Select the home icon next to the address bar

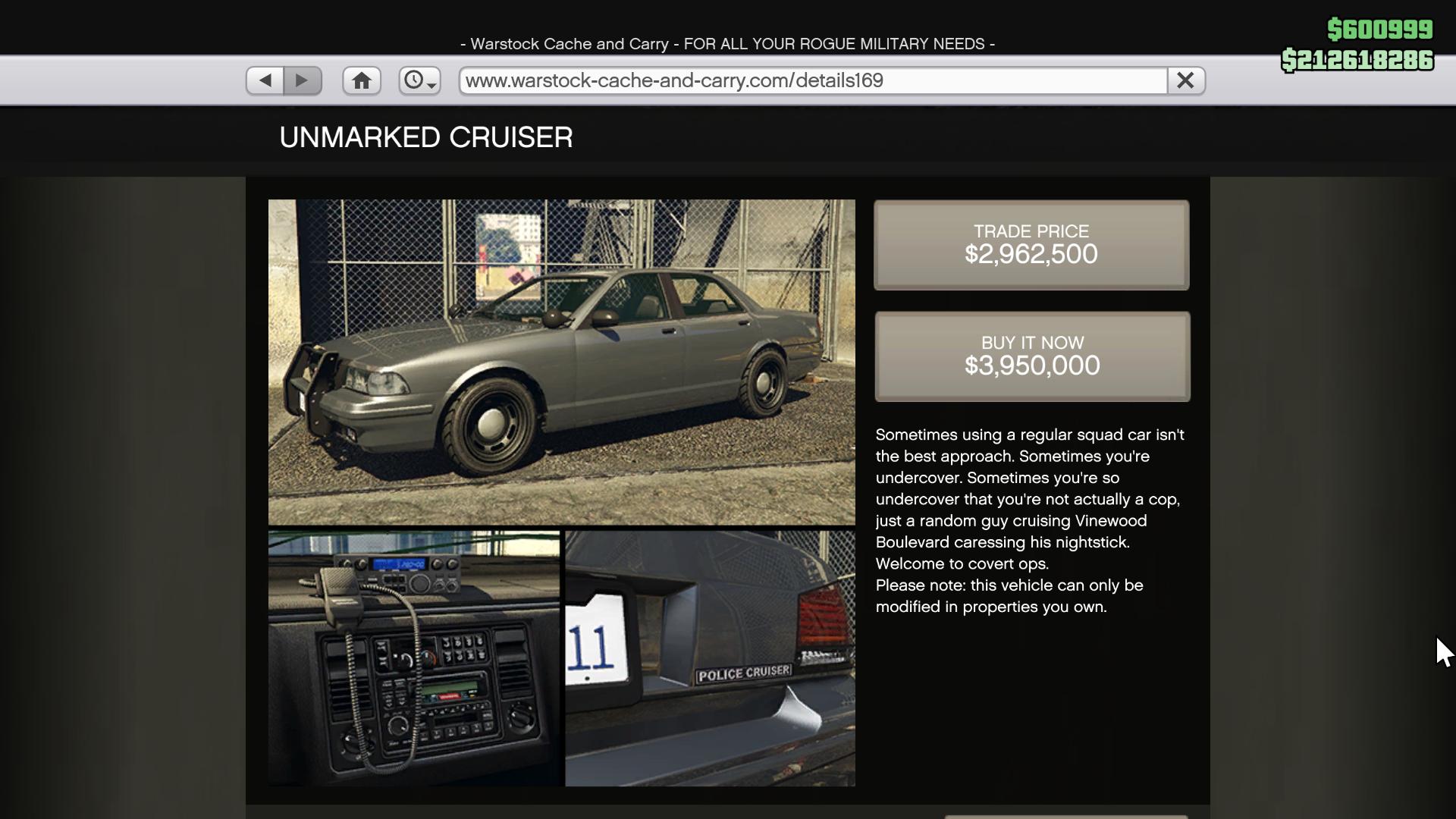tap(362, 80)
